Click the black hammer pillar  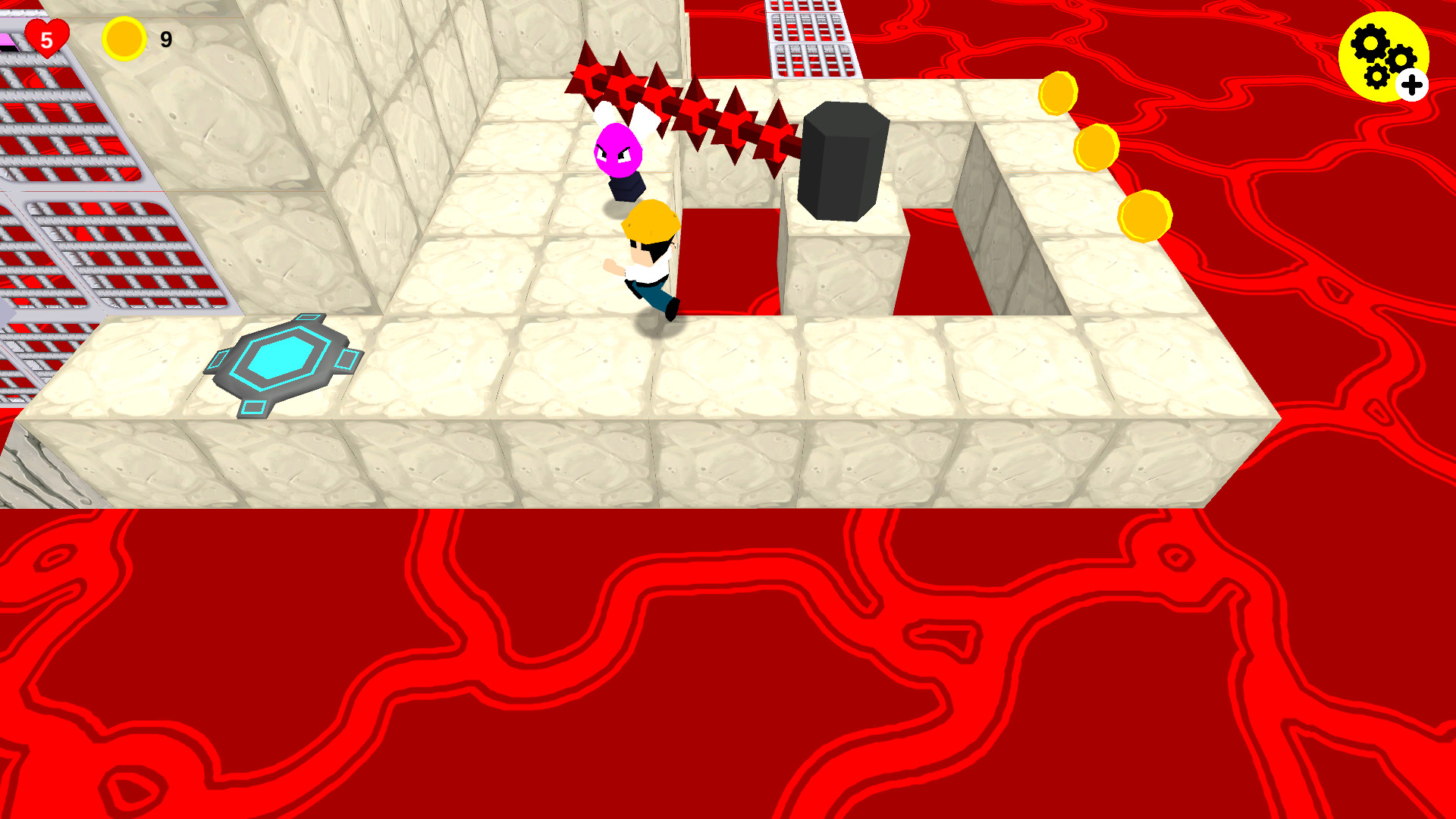pyautogui.click(x=842, y=163)
